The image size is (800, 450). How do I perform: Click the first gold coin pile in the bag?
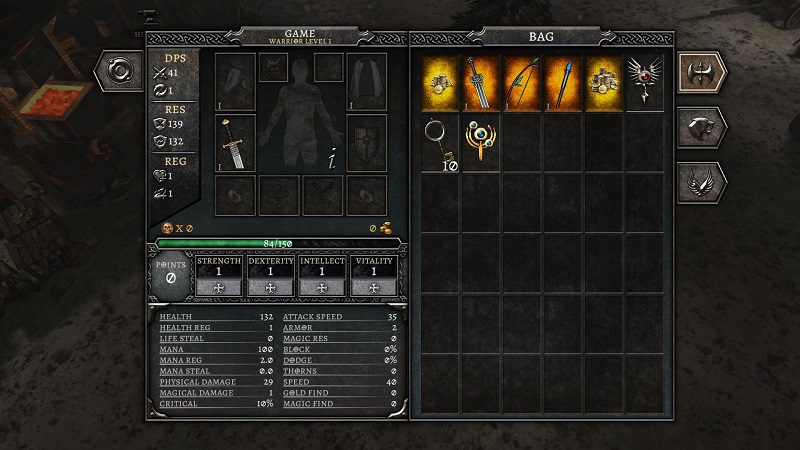tap(440, 83)
